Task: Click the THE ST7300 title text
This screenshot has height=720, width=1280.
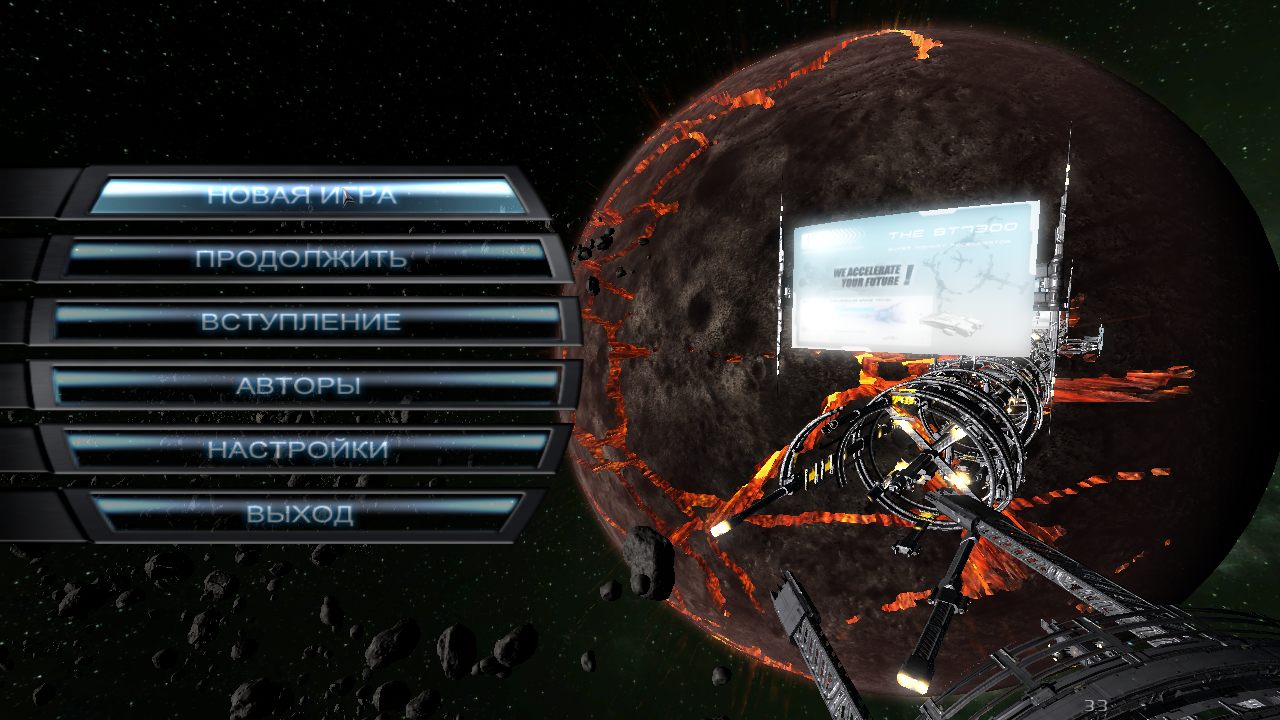Action: [x=952, y=231]
